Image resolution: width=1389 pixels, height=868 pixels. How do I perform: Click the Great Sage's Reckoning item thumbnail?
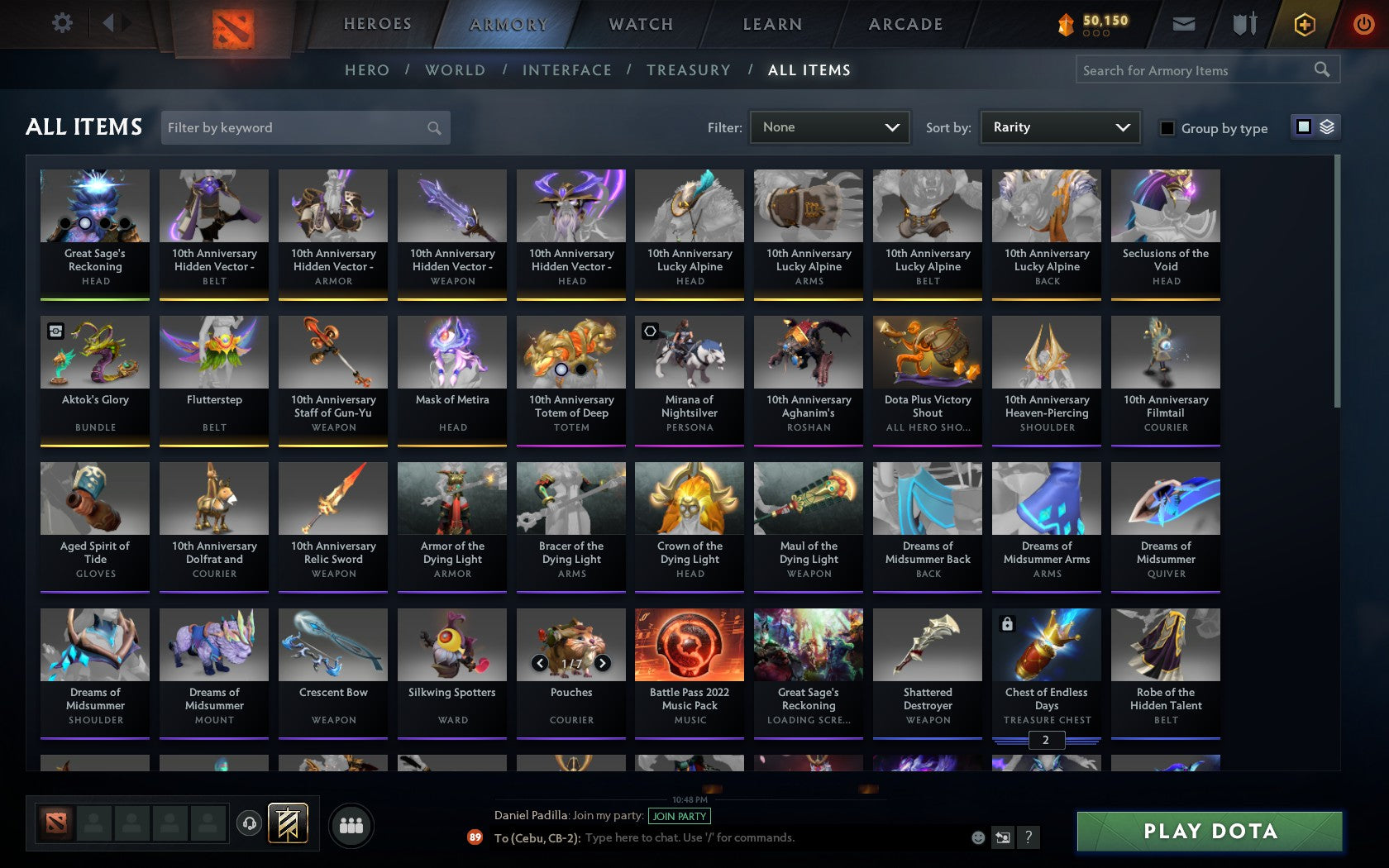pyautogui.click(x=94, y=205)
